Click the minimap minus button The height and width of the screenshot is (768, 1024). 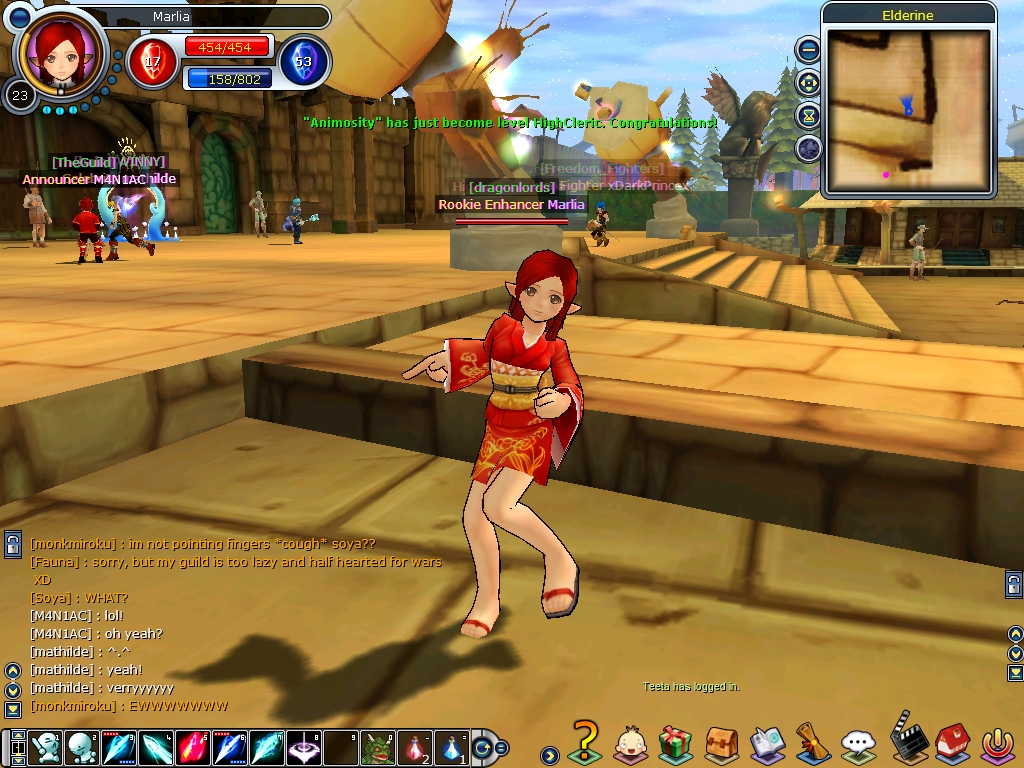tap(809, 50)
